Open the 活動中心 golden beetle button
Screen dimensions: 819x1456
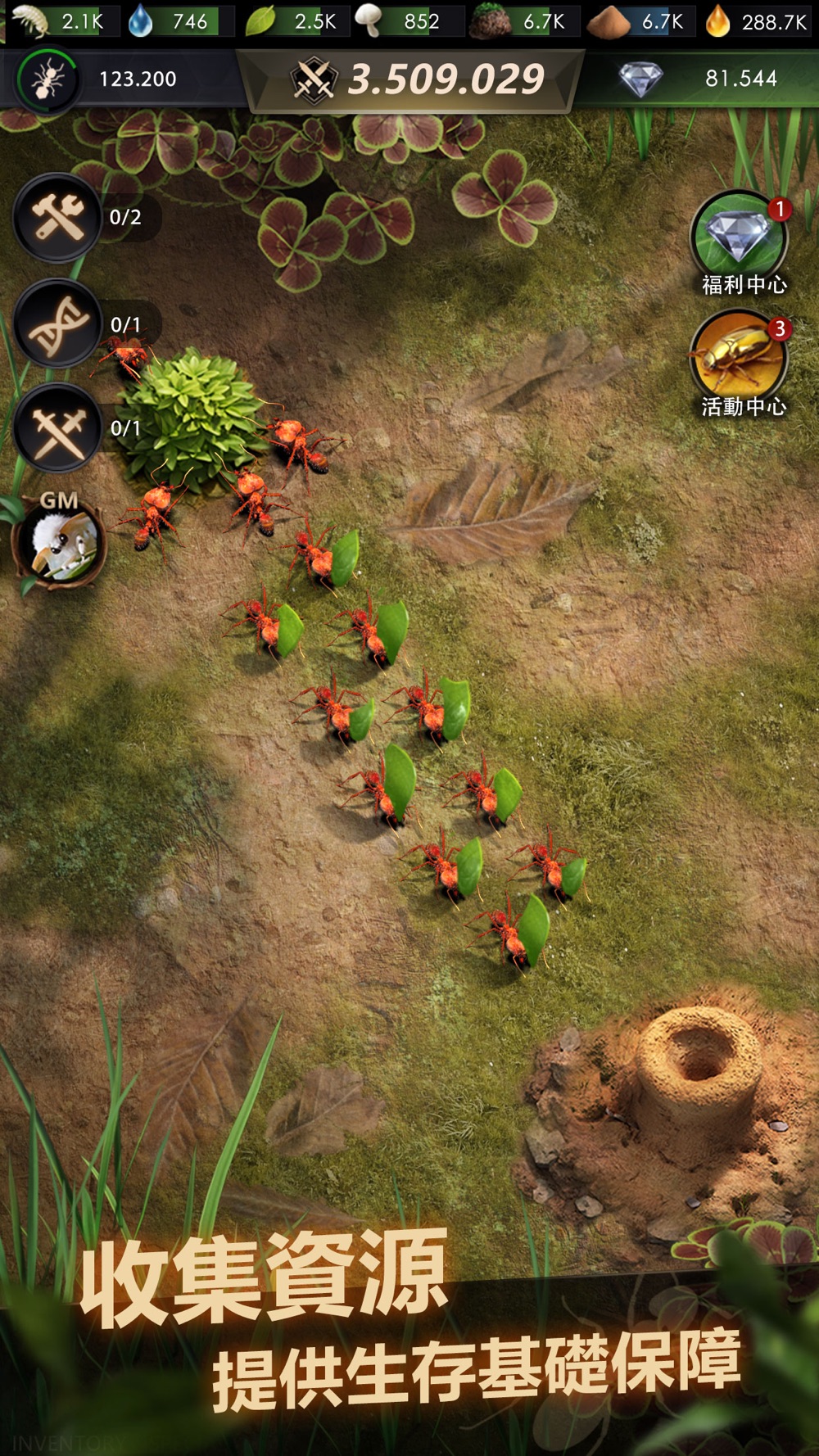pyautogui.click(x=740, y=358)
